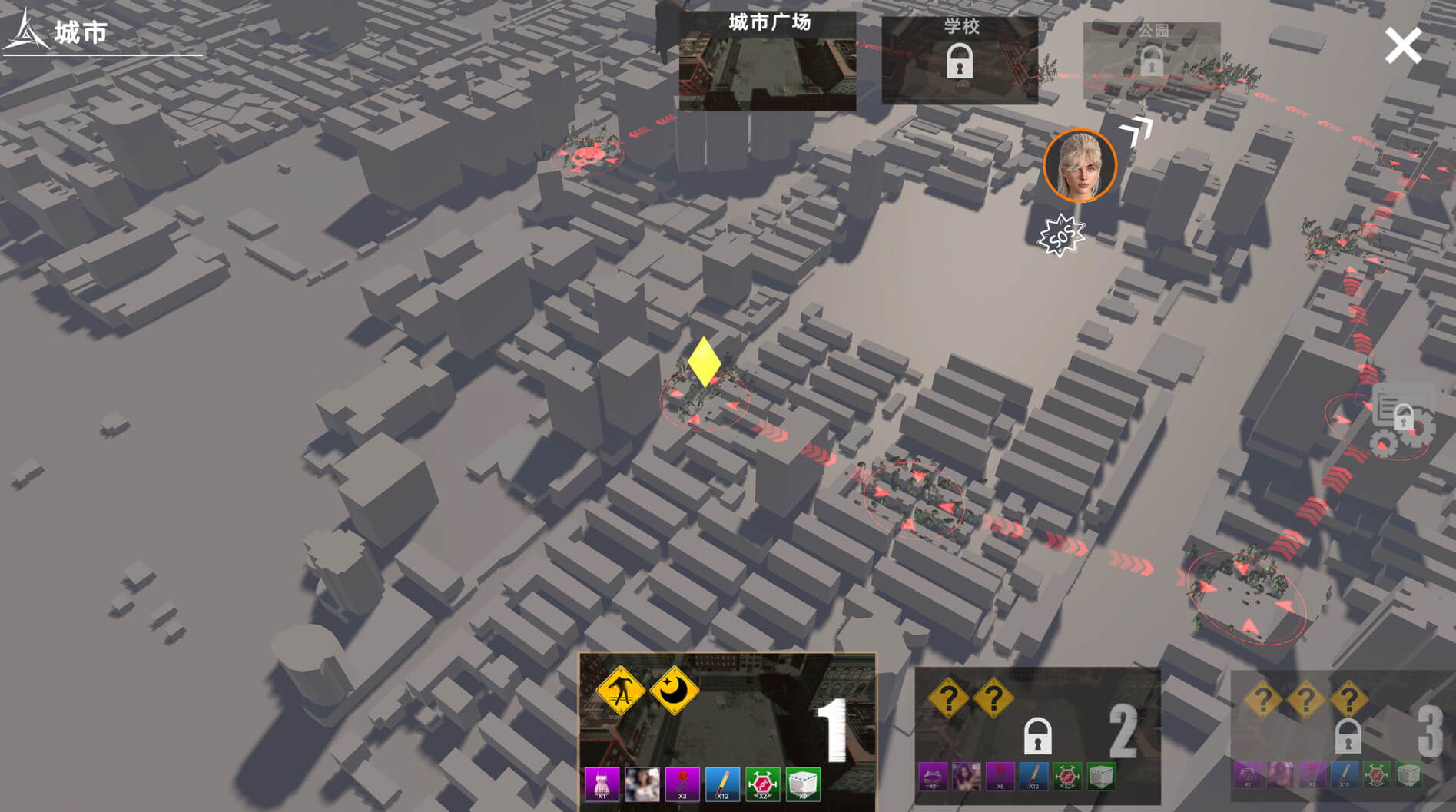
Task: Close the city map screen
Action: coord(1402,45)
